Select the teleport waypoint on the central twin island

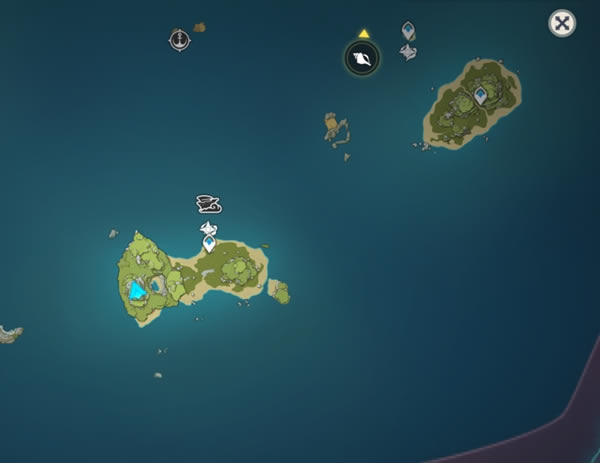click(x=209, y=243)
